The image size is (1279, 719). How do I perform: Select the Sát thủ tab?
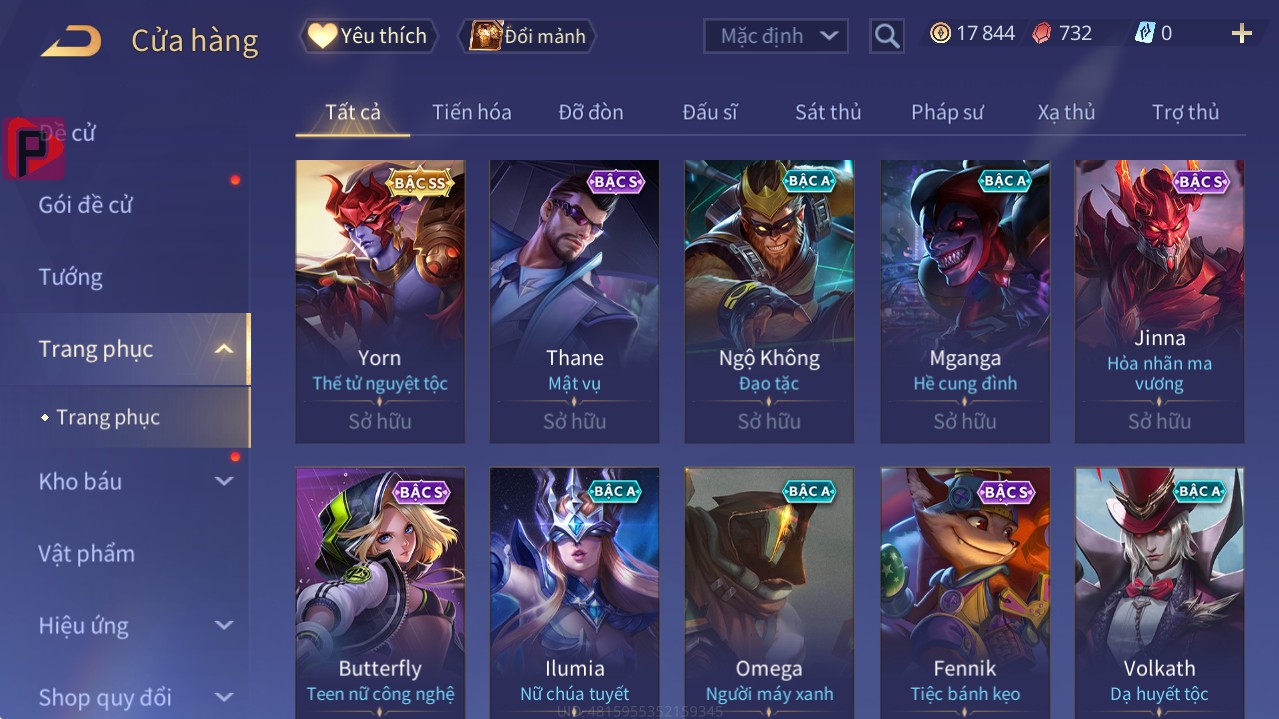coord(828,112)
